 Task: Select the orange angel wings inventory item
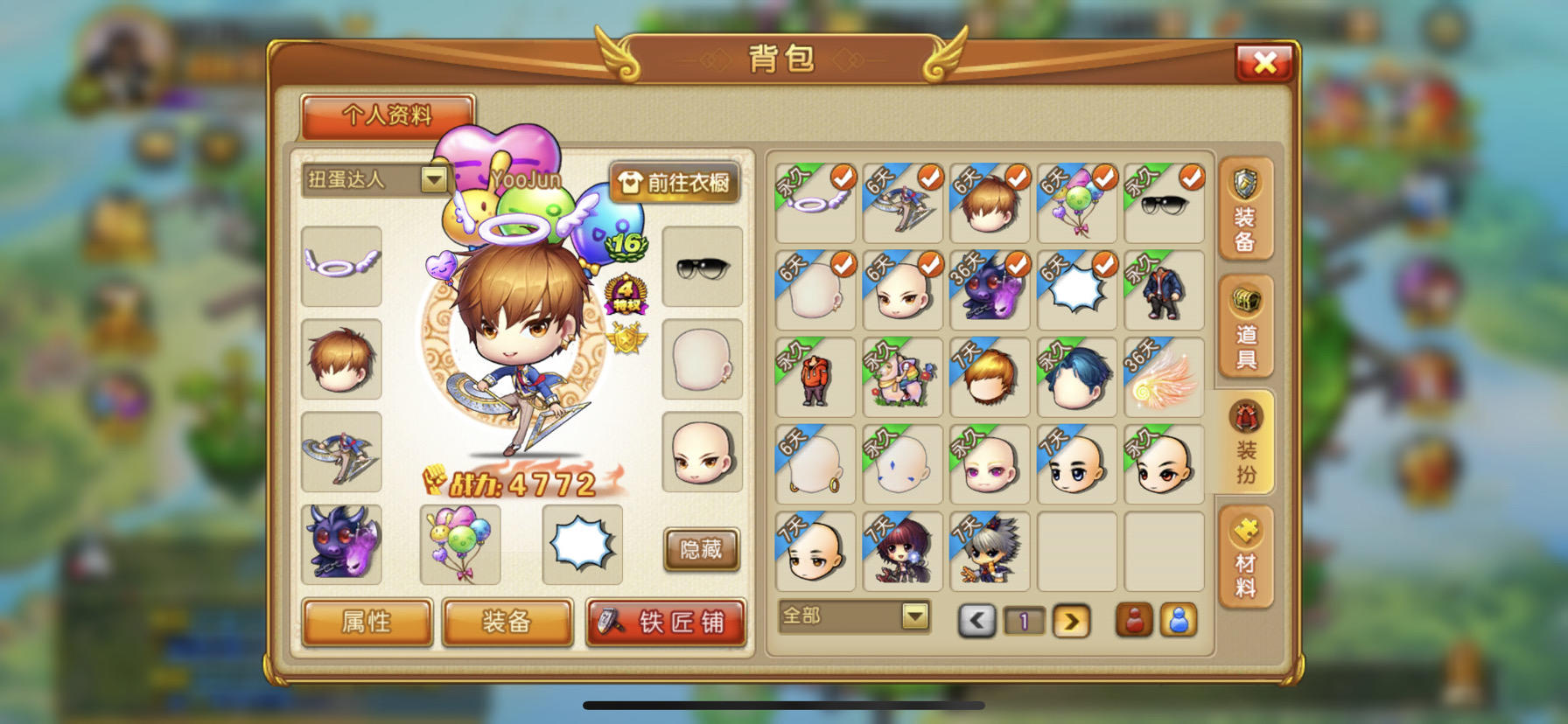(1163, 376)
